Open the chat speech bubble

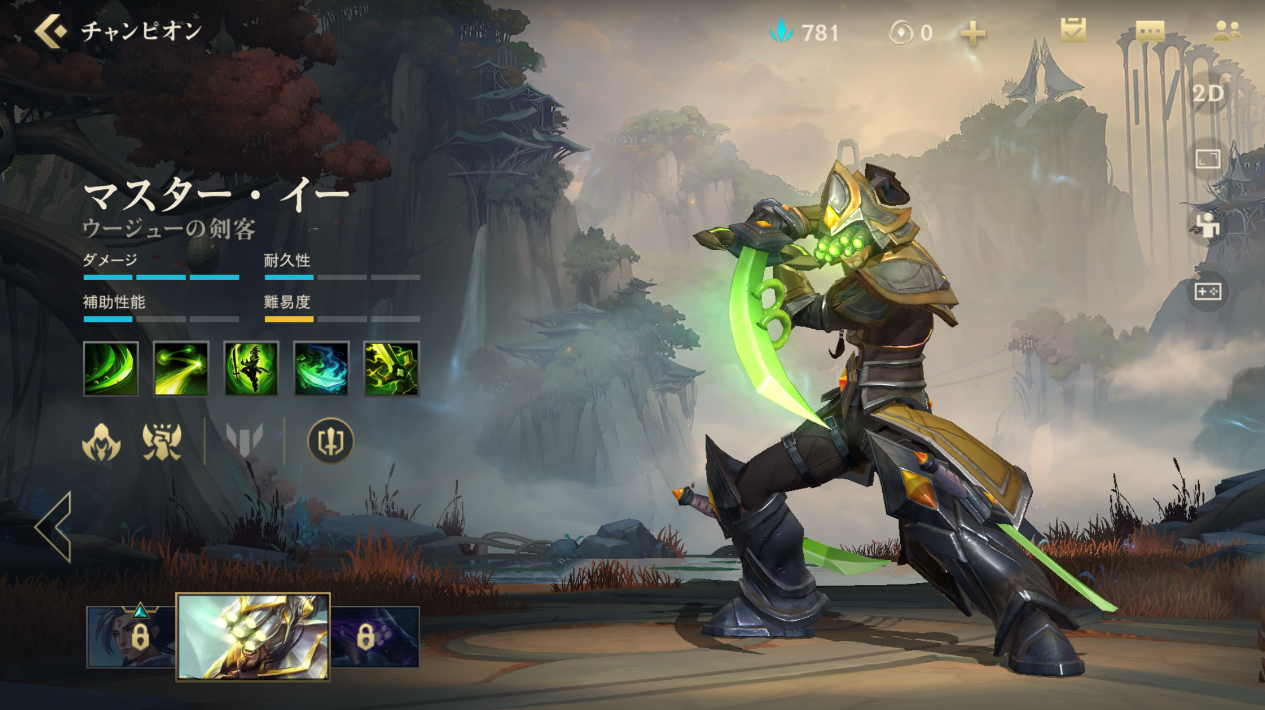(1150, 30)
